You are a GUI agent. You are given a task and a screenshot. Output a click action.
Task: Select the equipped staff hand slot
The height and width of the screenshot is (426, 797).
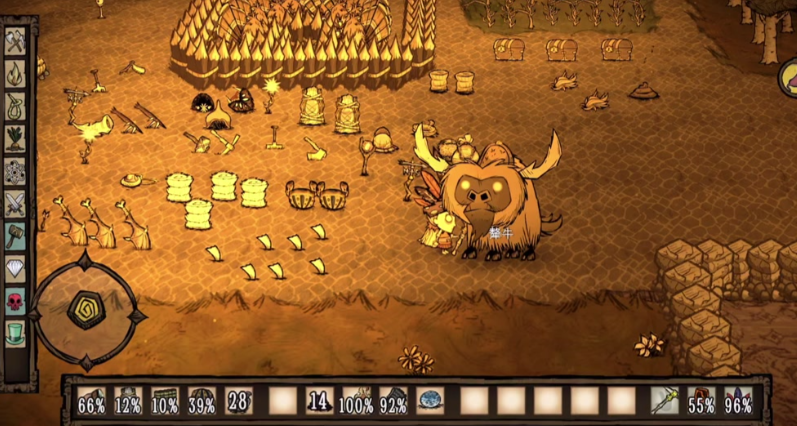coord(665,401)
